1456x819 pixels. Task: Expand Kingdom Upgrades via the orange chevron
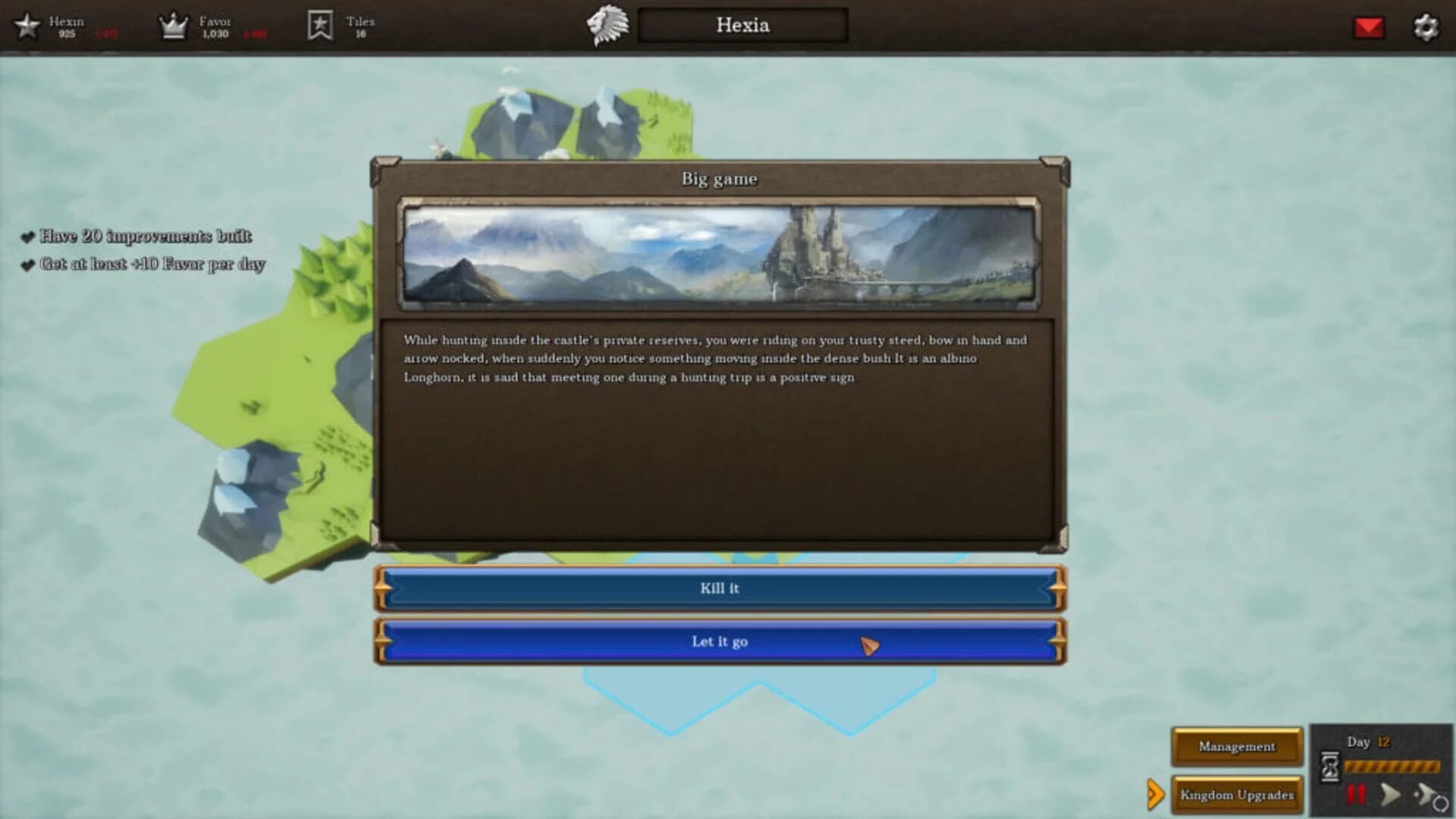(x=1156, y=795)
